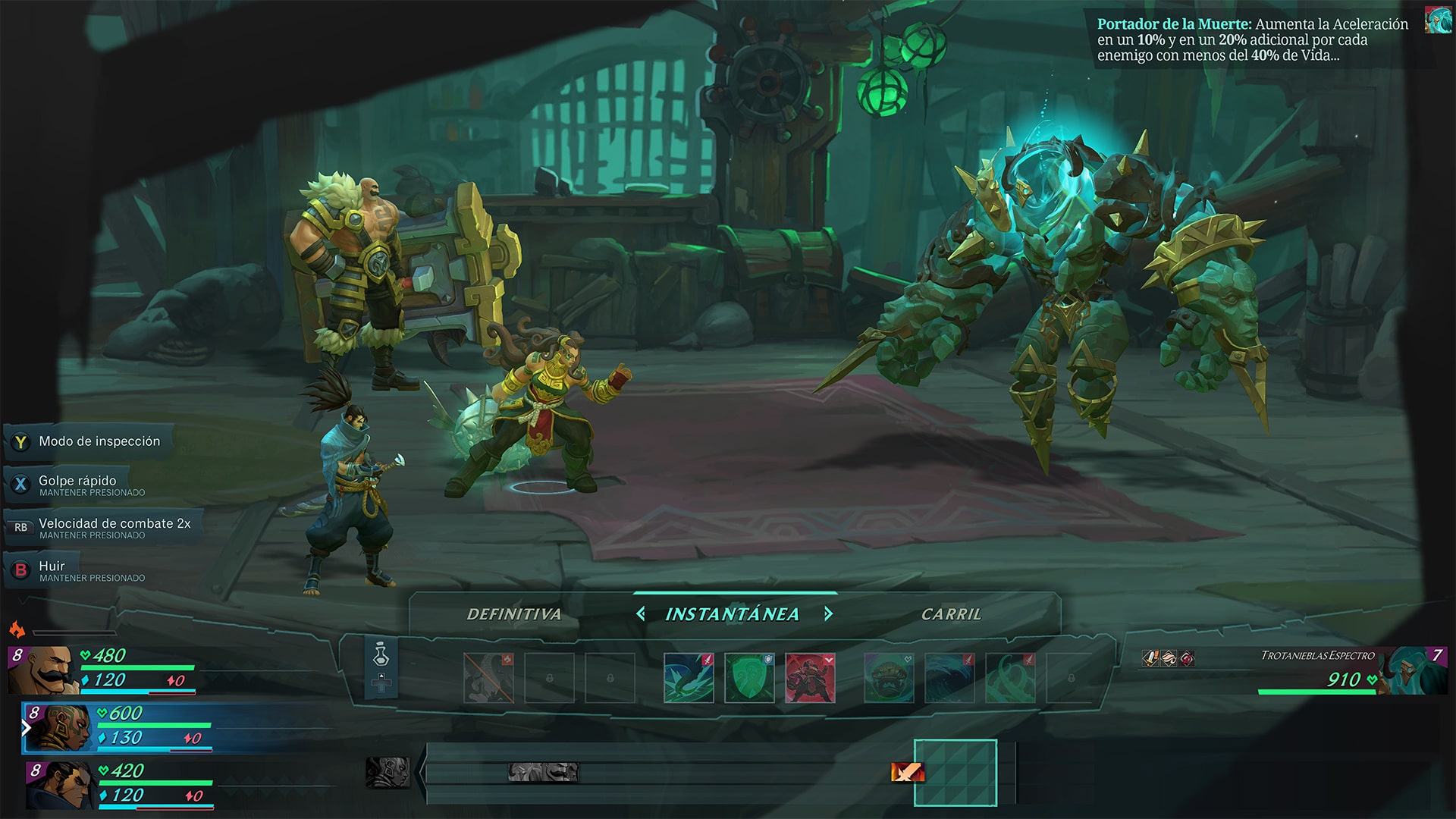Screen dimensions: 1456x819
Task: Expand the down arrow on the red ability icon
Action: [x=827, y=660]
